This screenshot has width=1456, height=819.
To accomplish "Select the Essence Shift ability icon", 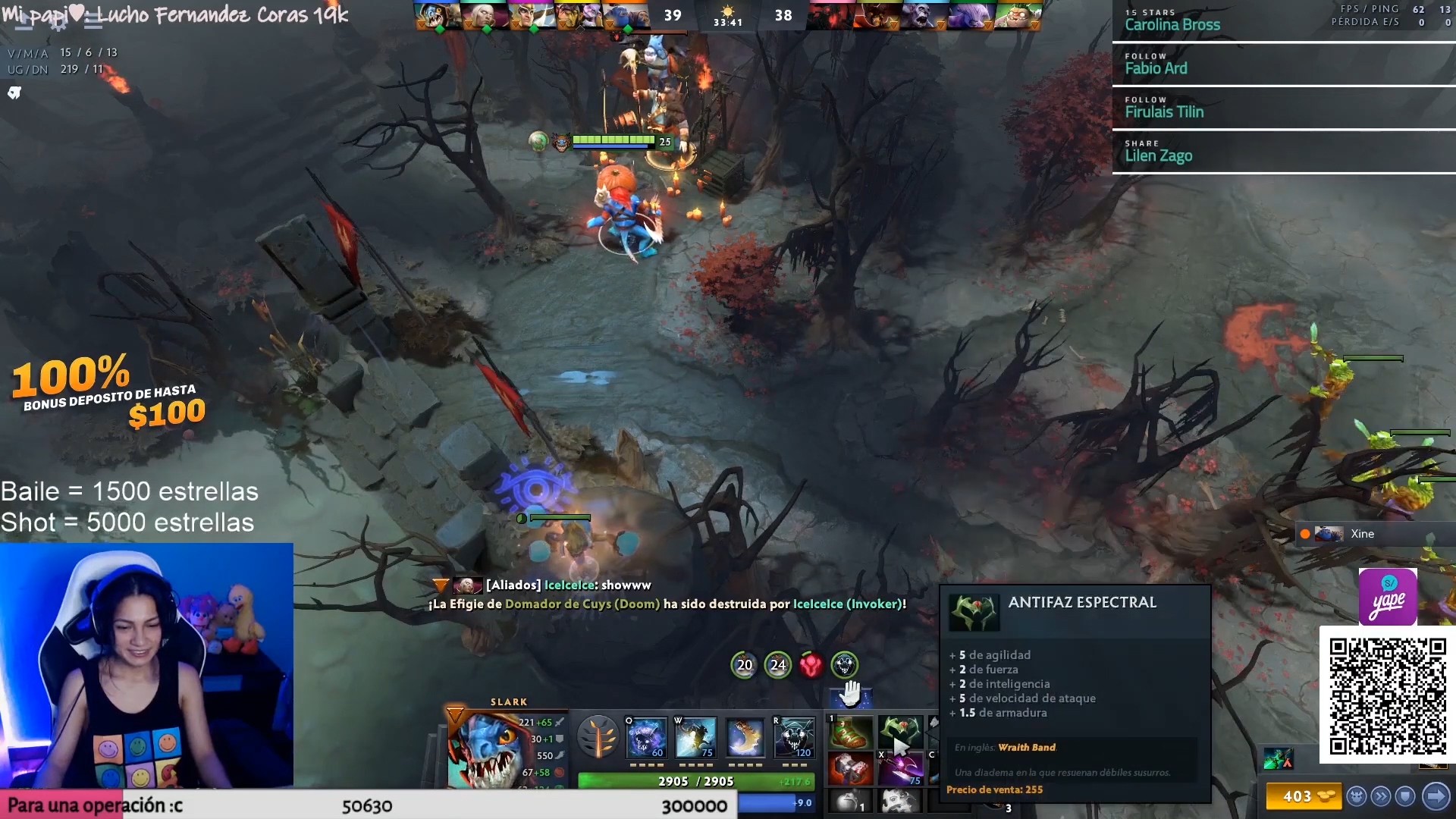I will (x=745, y=737).
